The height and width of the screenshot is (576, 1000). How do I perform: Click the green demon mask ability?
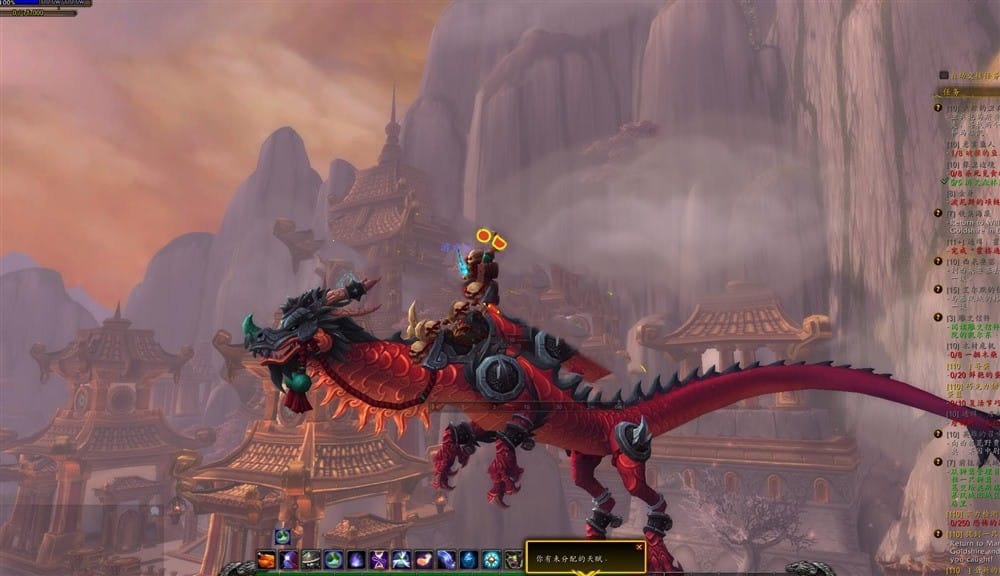pos(513,560)
